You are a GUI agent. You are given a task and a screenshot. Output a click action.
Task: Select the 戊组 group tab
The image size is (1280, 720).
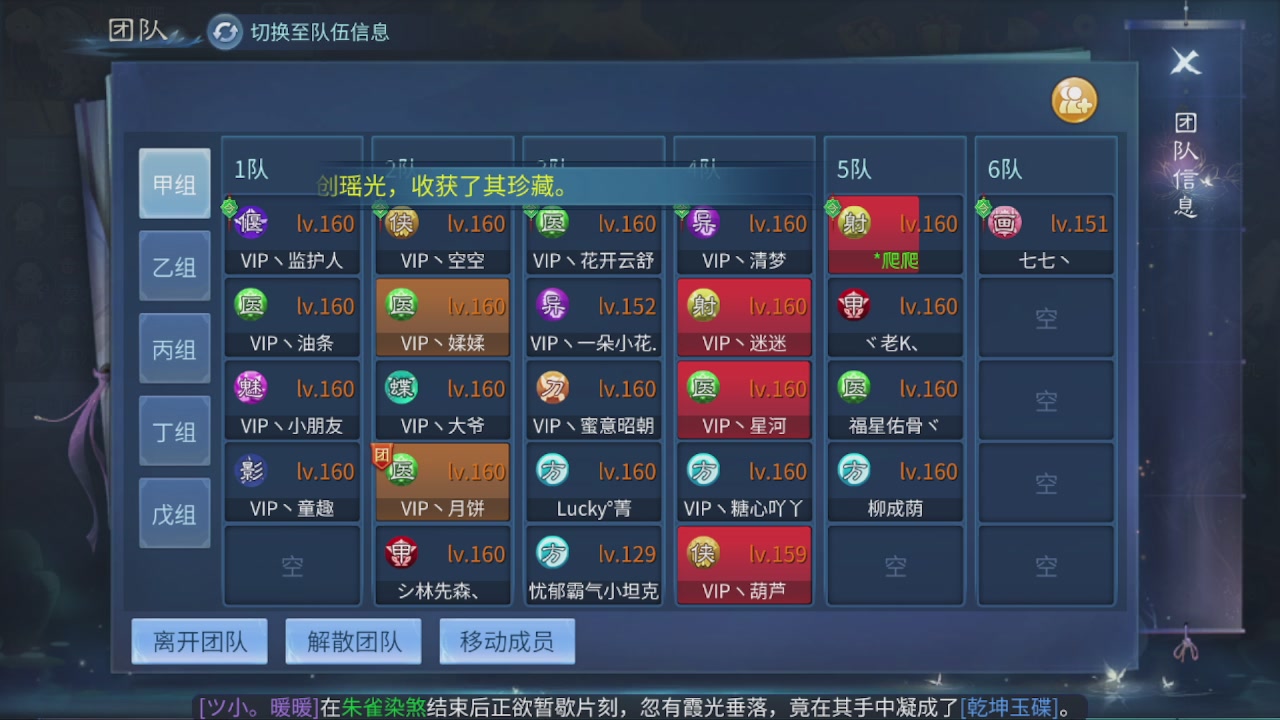tap(174, 512)
